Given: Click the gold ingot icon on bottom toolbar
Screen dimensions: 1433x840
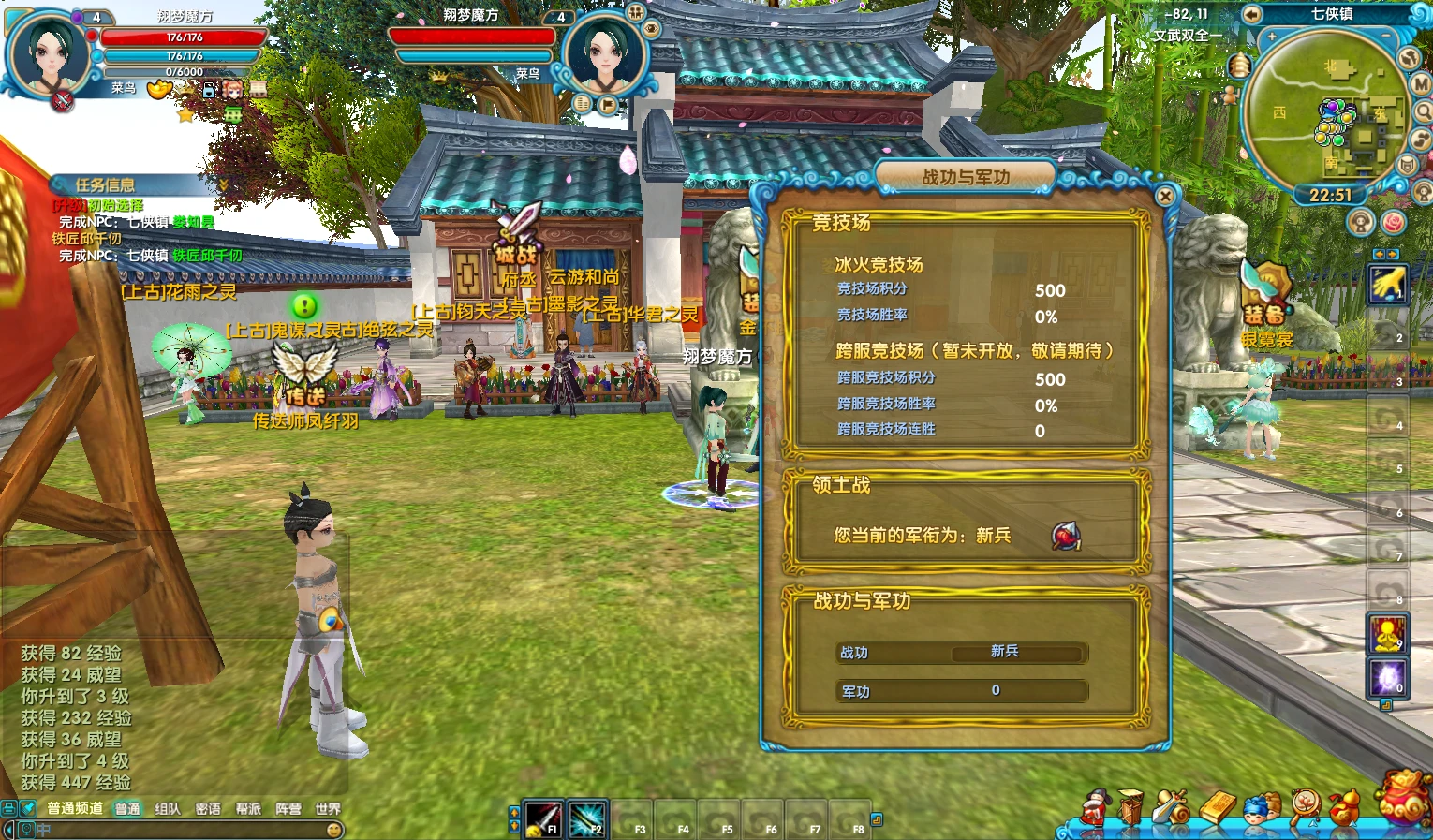Looking at the screenshot, I should pos(1219,809).
